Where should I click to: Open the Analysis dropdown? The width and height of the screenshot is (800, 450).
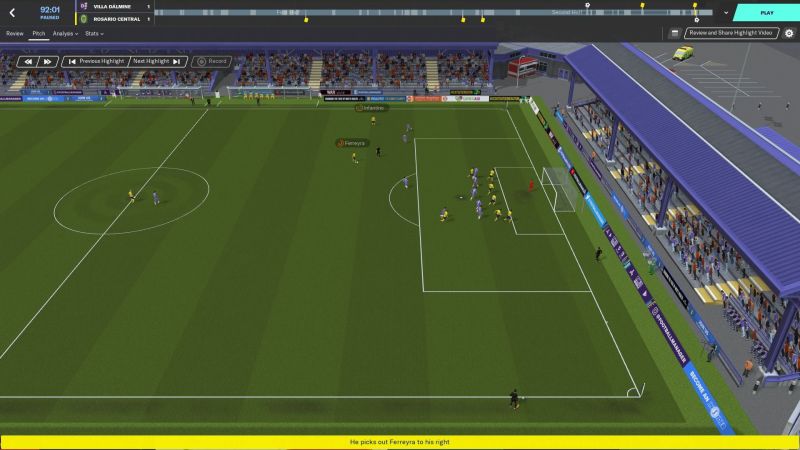click(65, 33)
